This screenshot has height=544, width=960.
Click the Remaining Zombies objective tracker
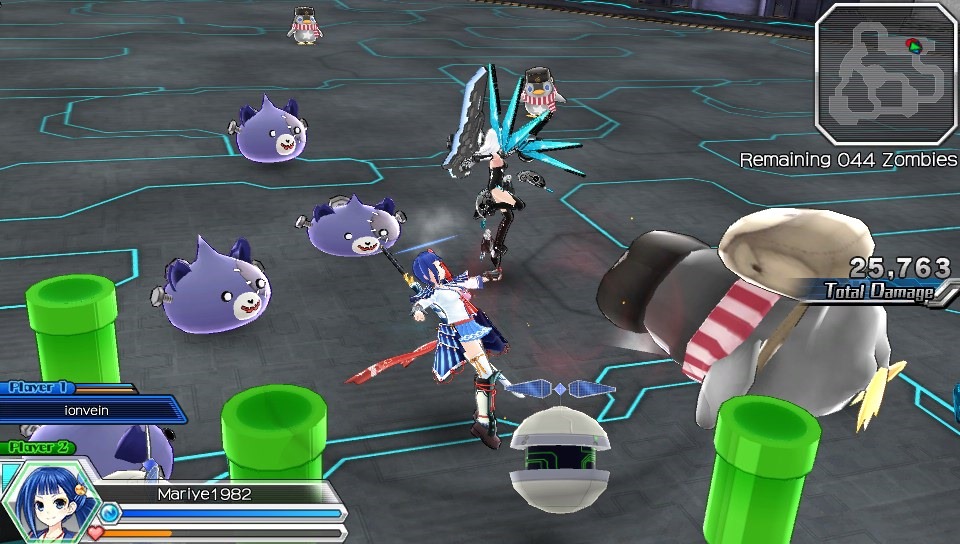coord(848,160)
